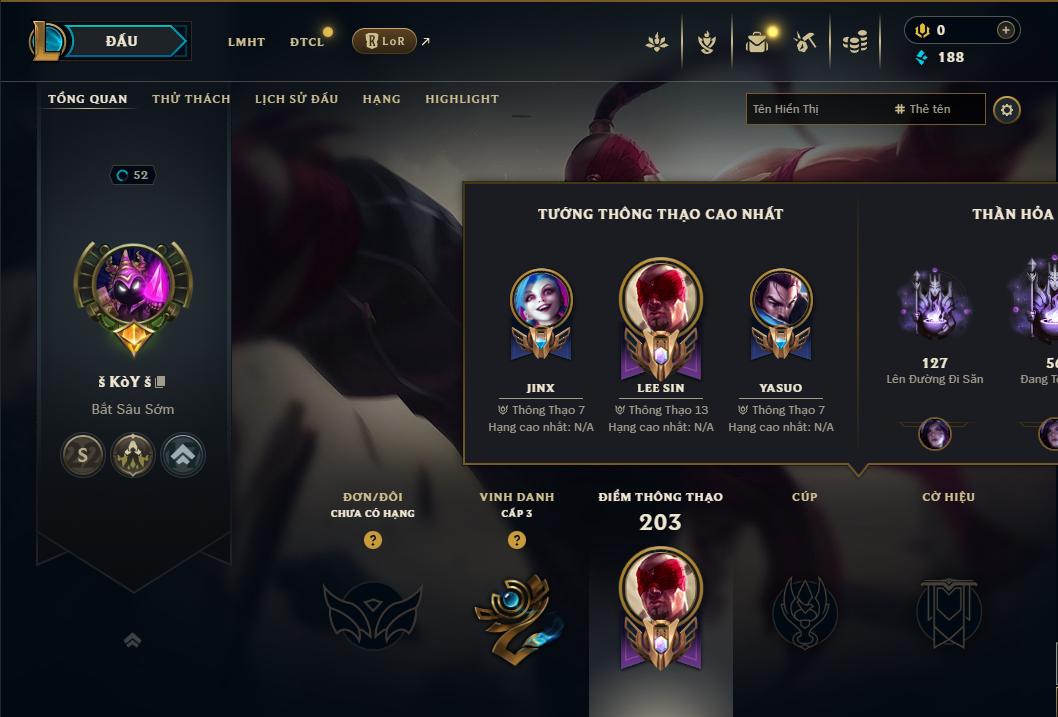Open the VINH DANH honor emblem

tap(516, 612)
